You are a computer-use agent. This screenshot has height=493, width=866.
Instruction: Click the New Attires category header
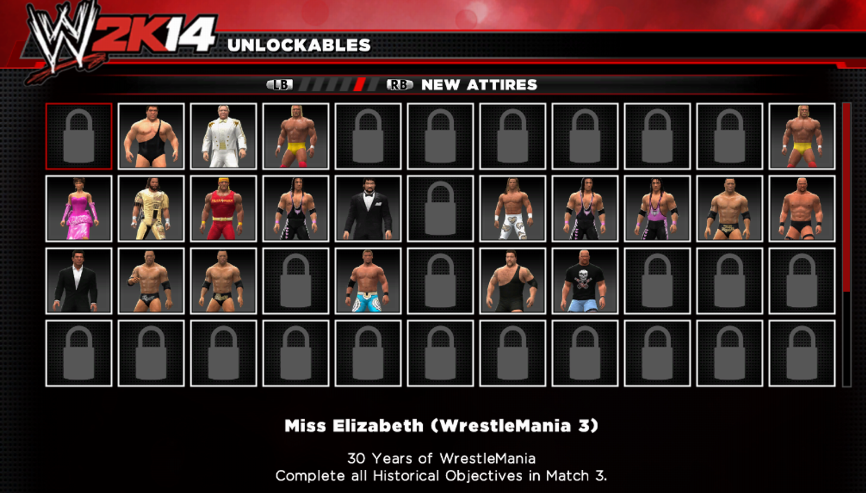pos(479,85)
